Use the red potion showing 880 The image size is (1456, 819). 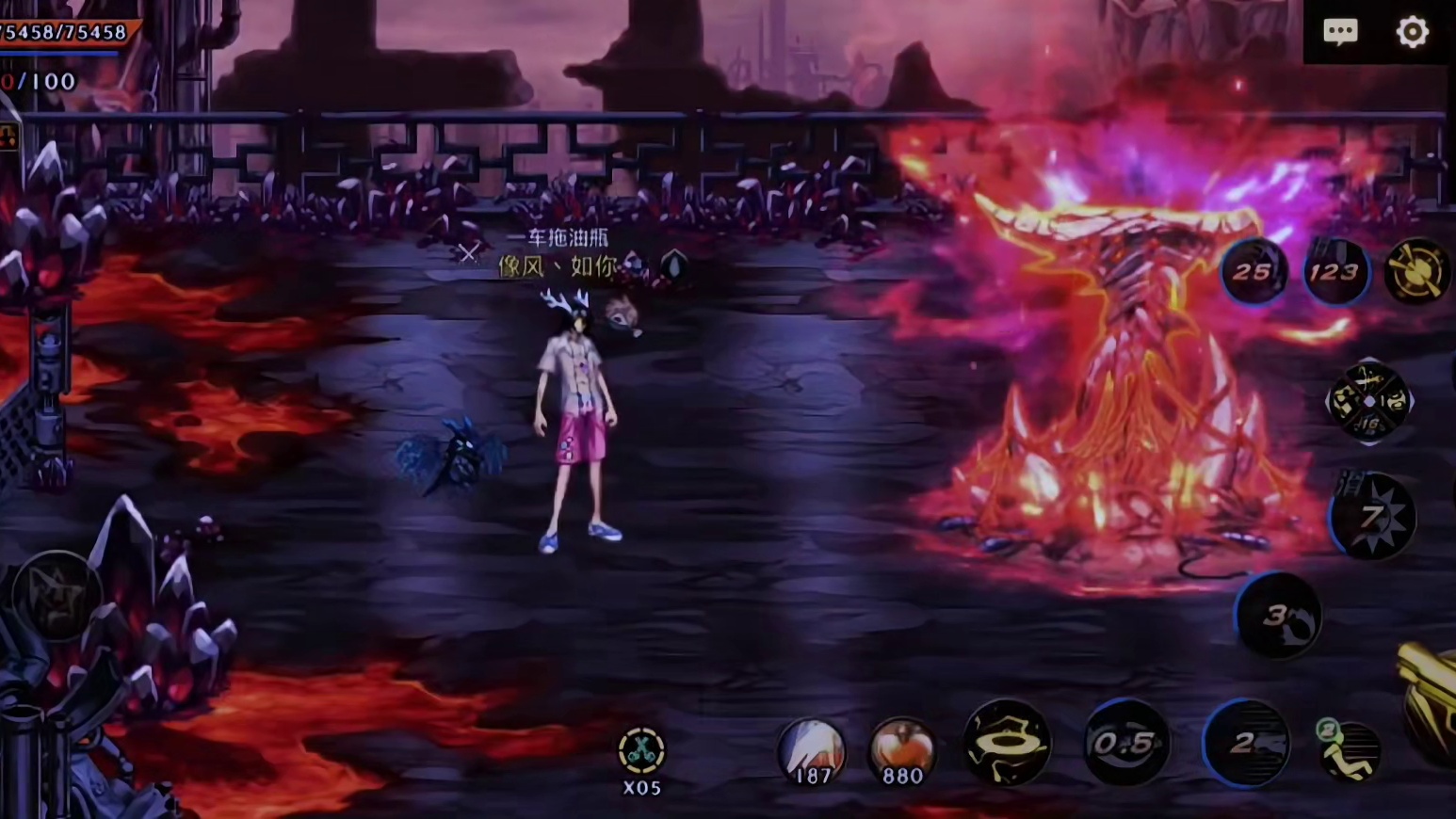[902, 751]
